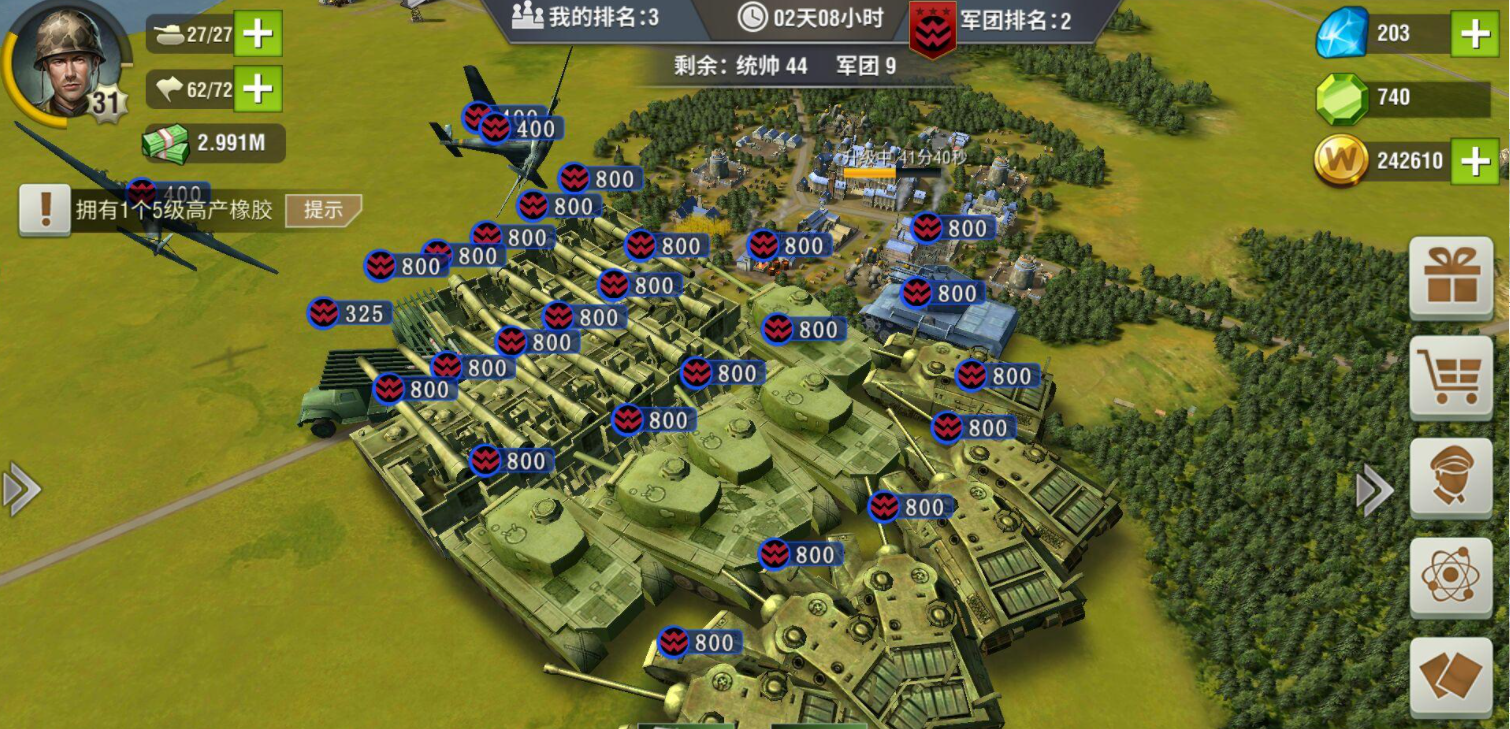Add more aircraft capacity
The height and width of the screenshot is (729, 1510).
coord(258,89)
